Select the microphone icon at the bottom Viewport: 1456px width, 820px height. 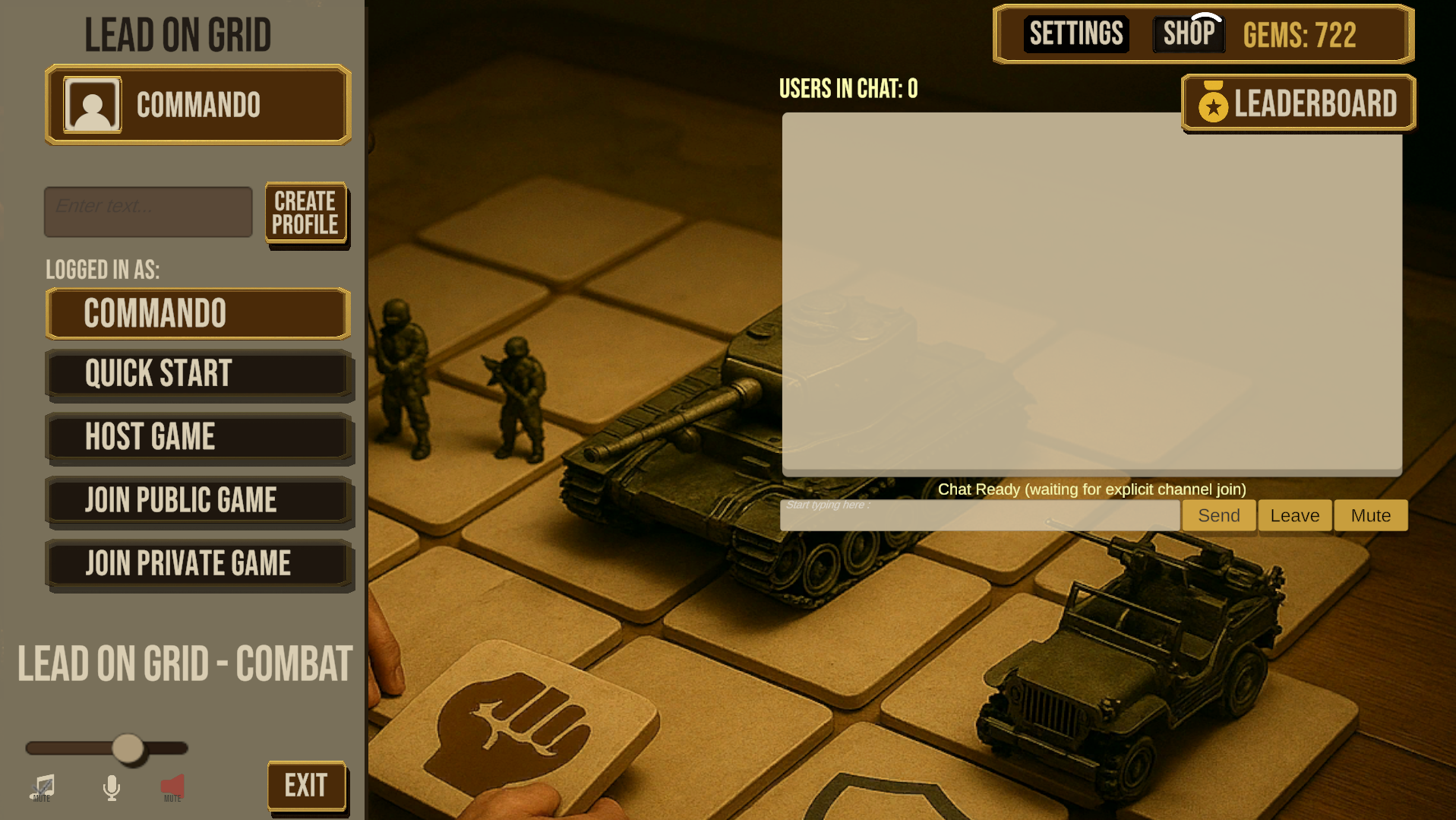click(x=112, y=788)
